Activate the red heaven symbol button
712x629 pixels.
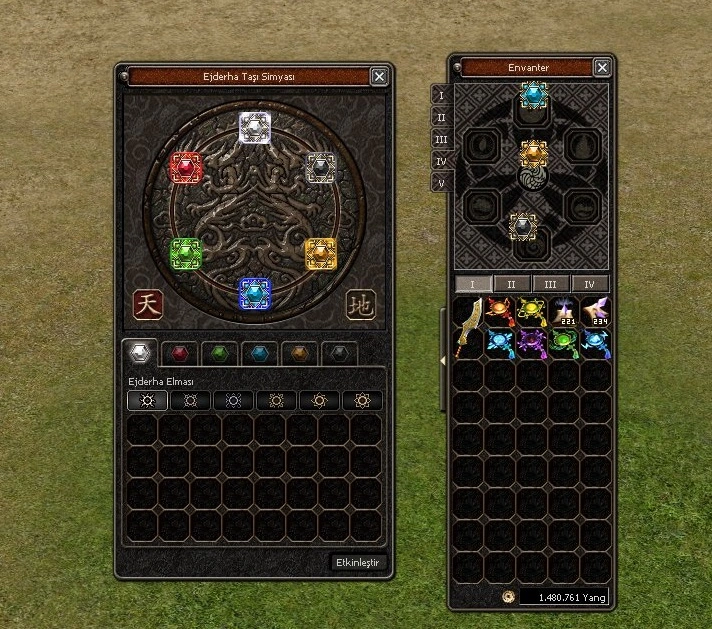(147, 304)
